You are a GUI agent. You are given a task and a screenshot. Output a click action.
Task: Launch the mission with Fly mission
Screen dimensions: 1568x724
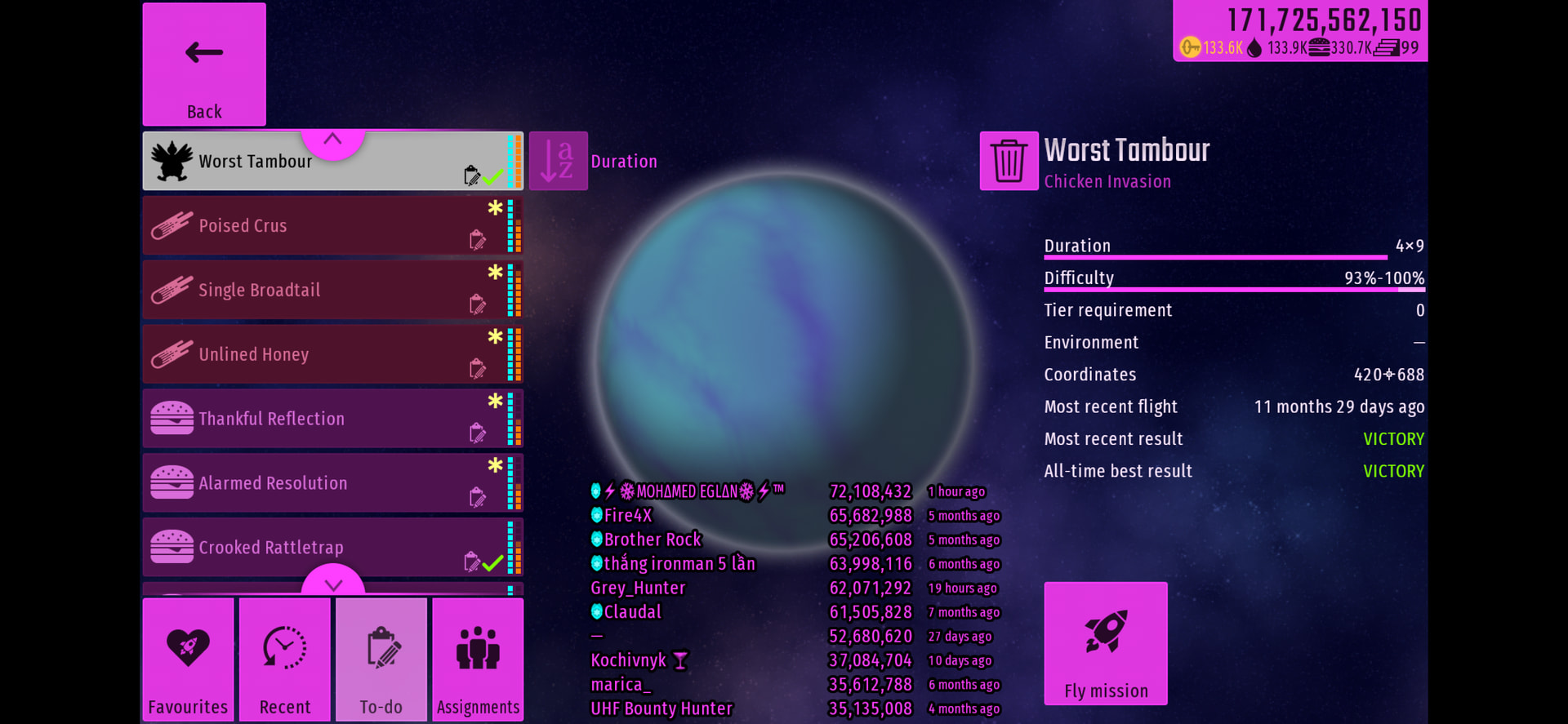1106,643
